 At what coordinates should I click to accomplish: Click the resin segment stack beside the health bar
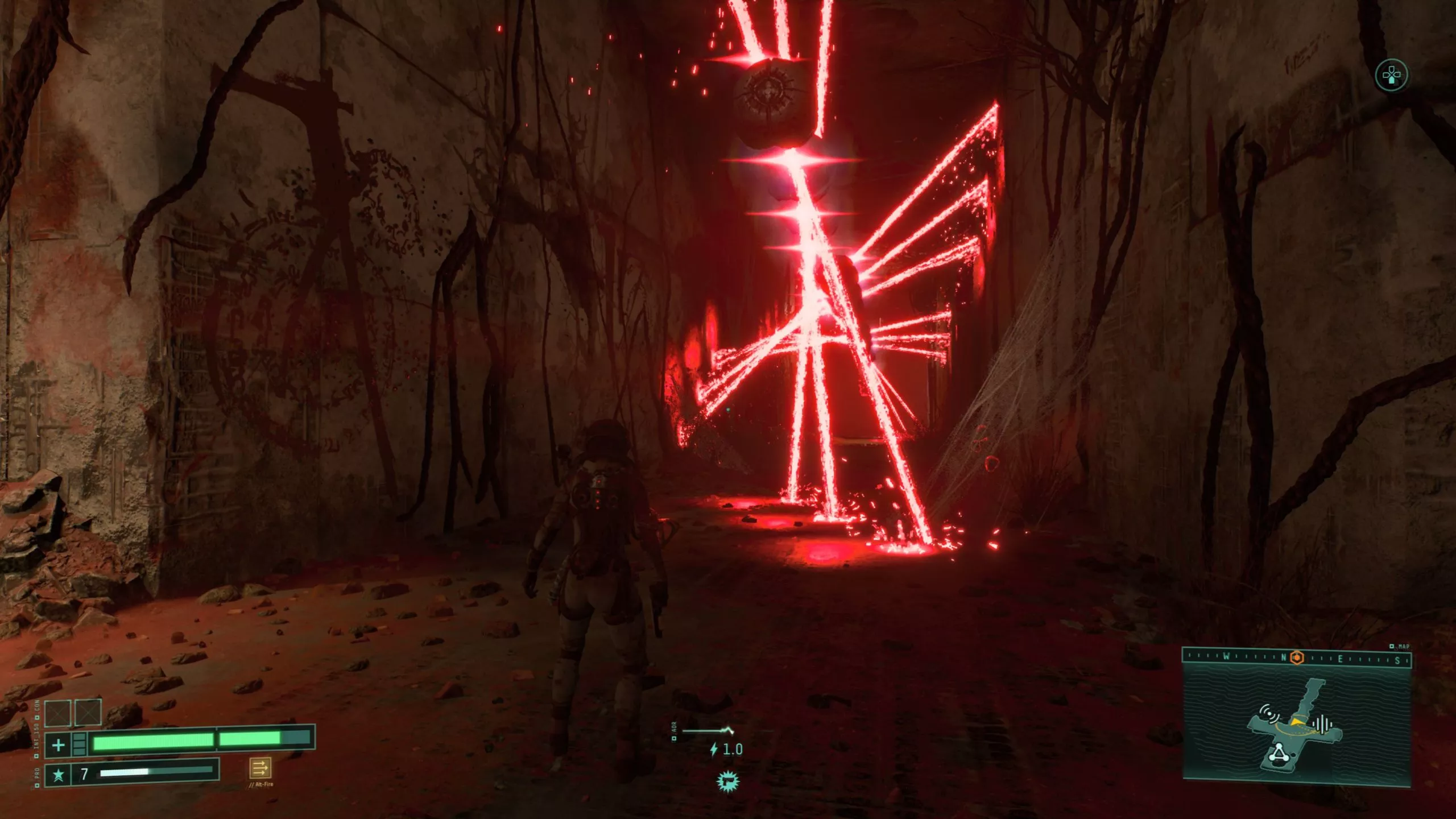coord(79,744)
